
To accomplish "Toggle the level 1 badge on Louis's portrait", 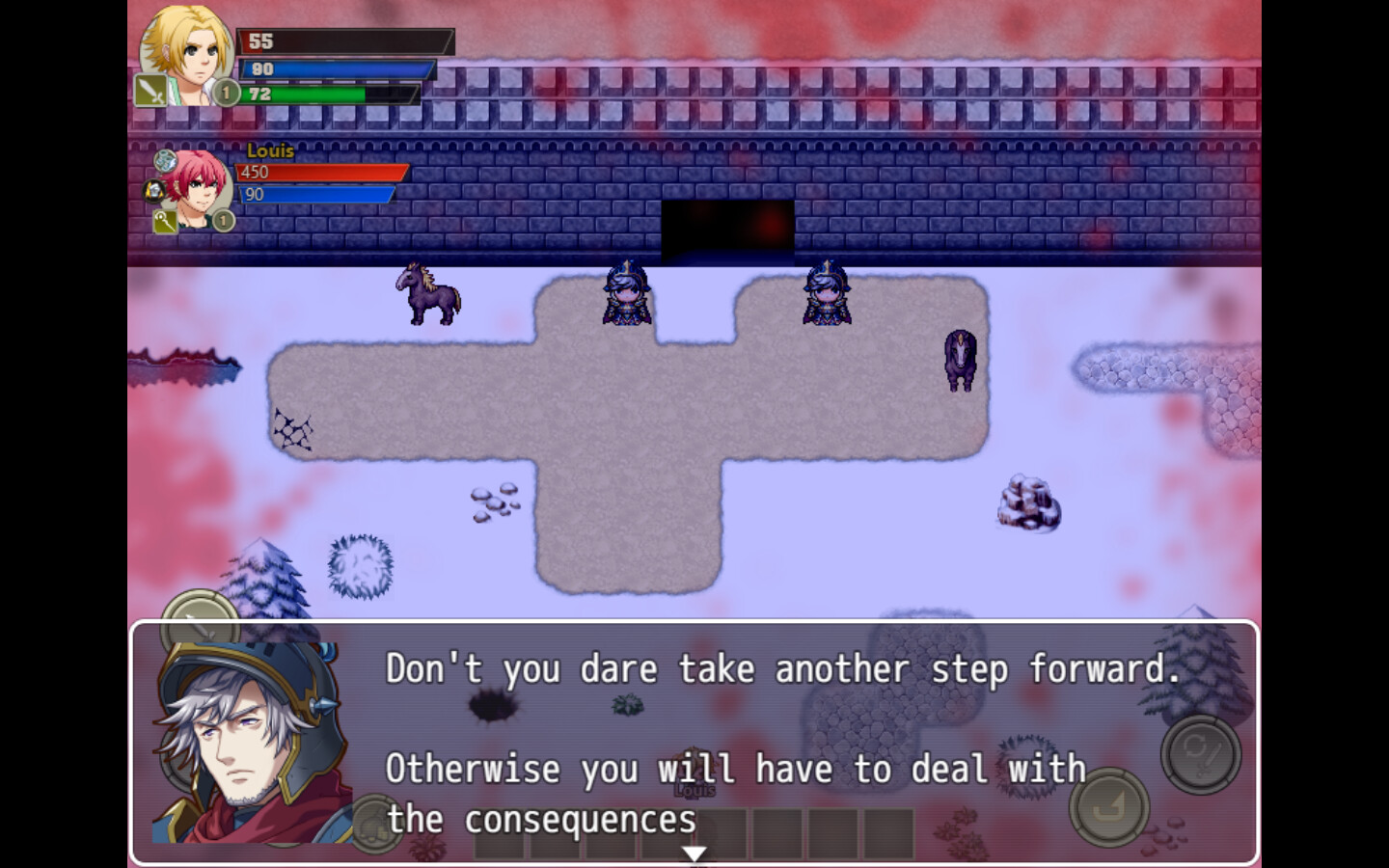I will [x=223, y=221].
